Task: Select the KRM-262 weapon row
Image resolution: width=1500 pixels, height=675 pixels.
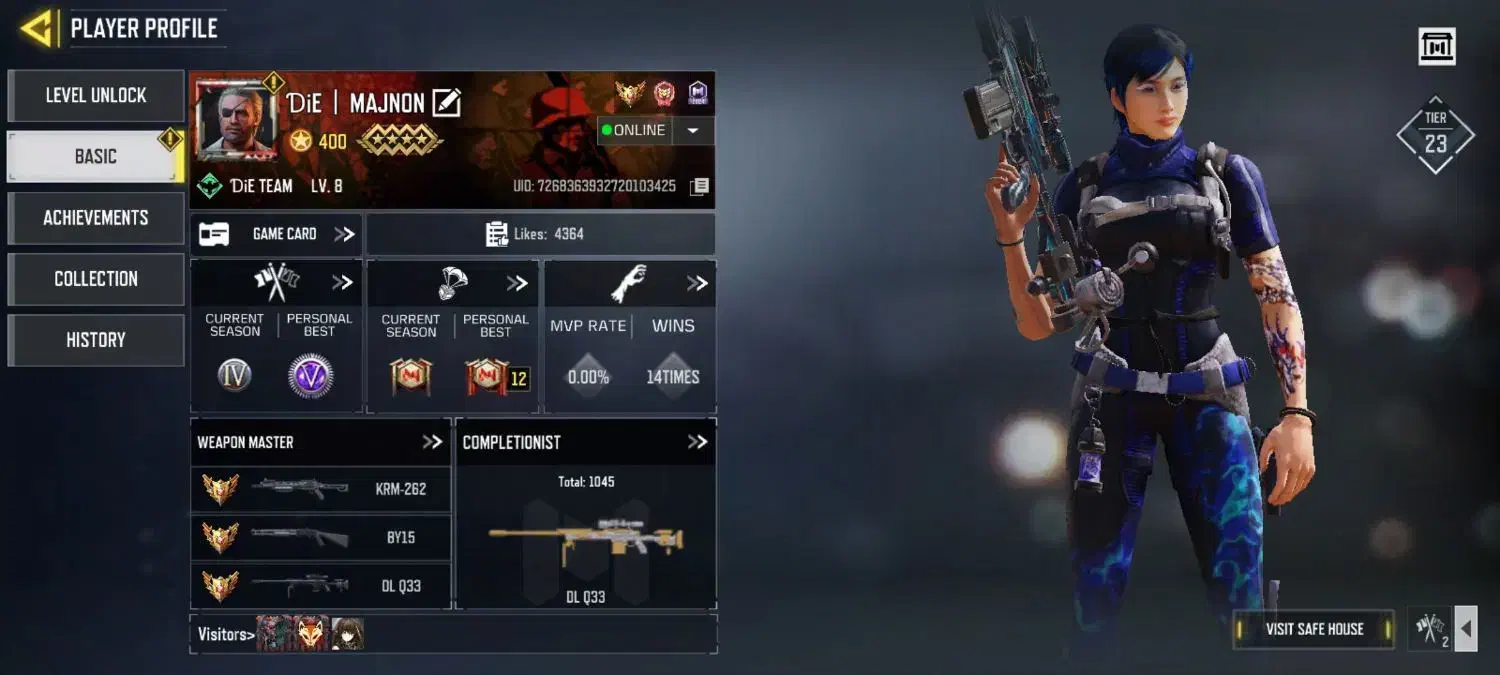Action: click(x=320, y=489)
